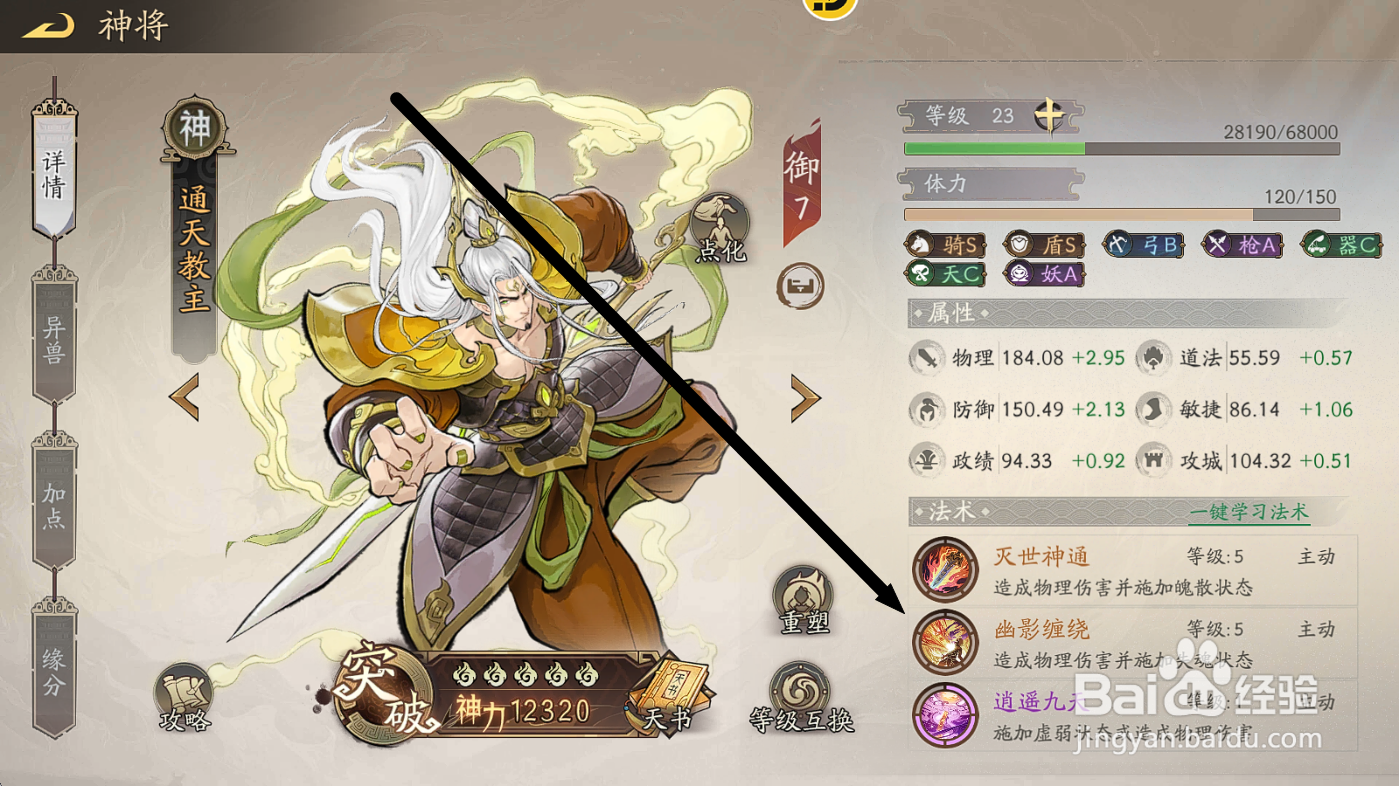Screen dimensions: 1399x786
Task: Click the 体力 stamina progress bar
Action: tap(1120, 214)
